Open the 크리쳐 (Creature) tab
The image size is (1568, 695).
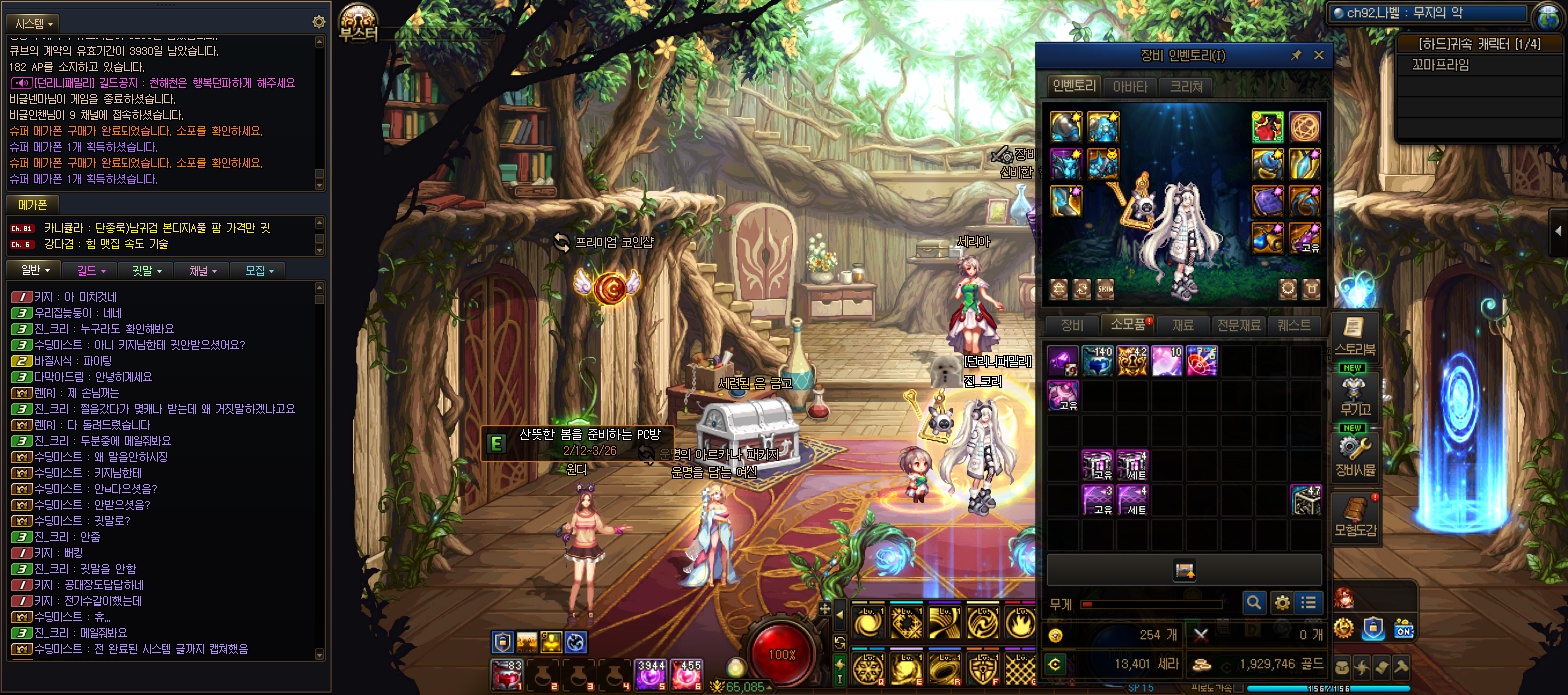1186,87
